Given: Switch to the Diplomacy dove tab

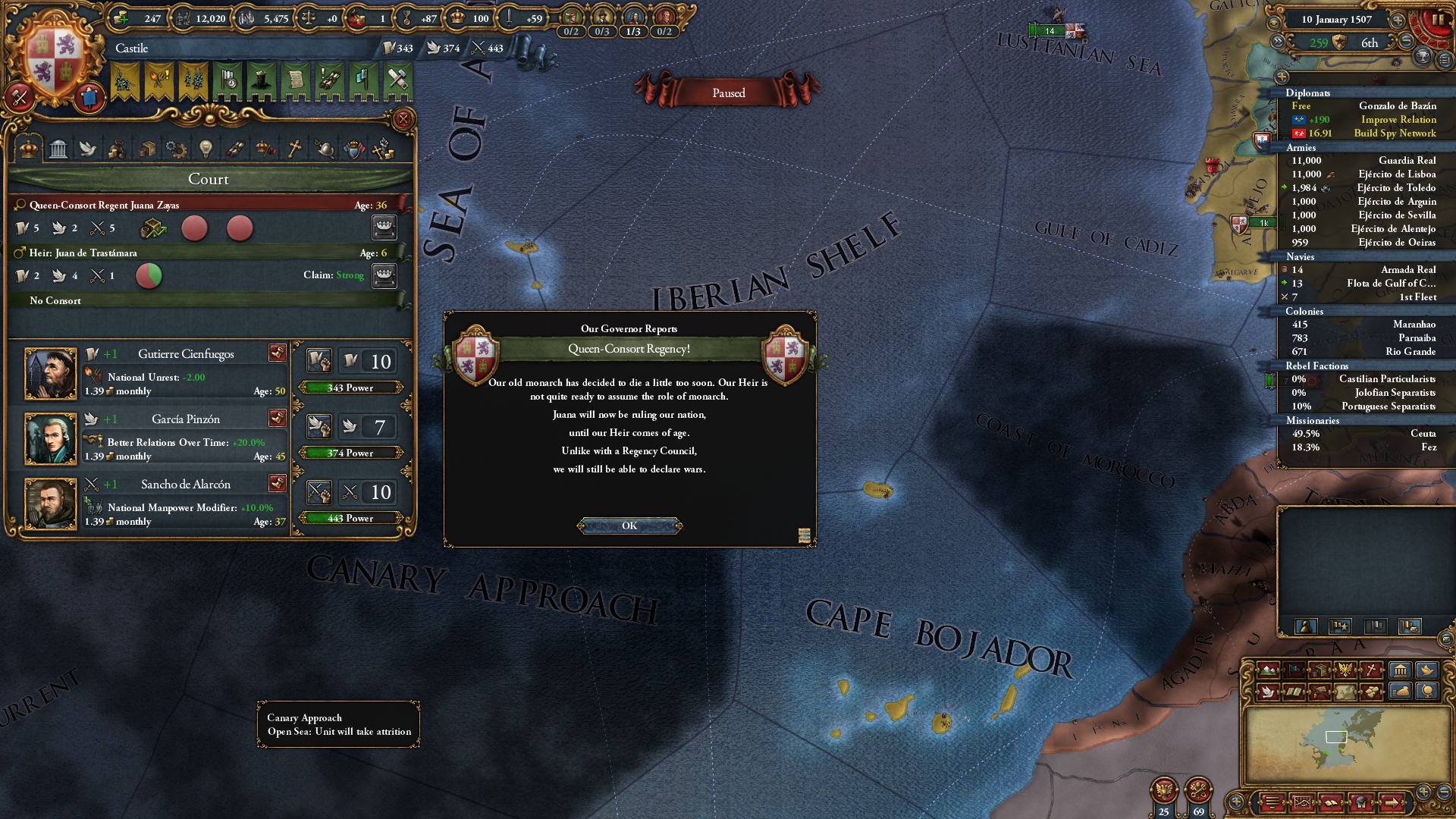Looking at the screenshot, I should (x=88, y=149).
